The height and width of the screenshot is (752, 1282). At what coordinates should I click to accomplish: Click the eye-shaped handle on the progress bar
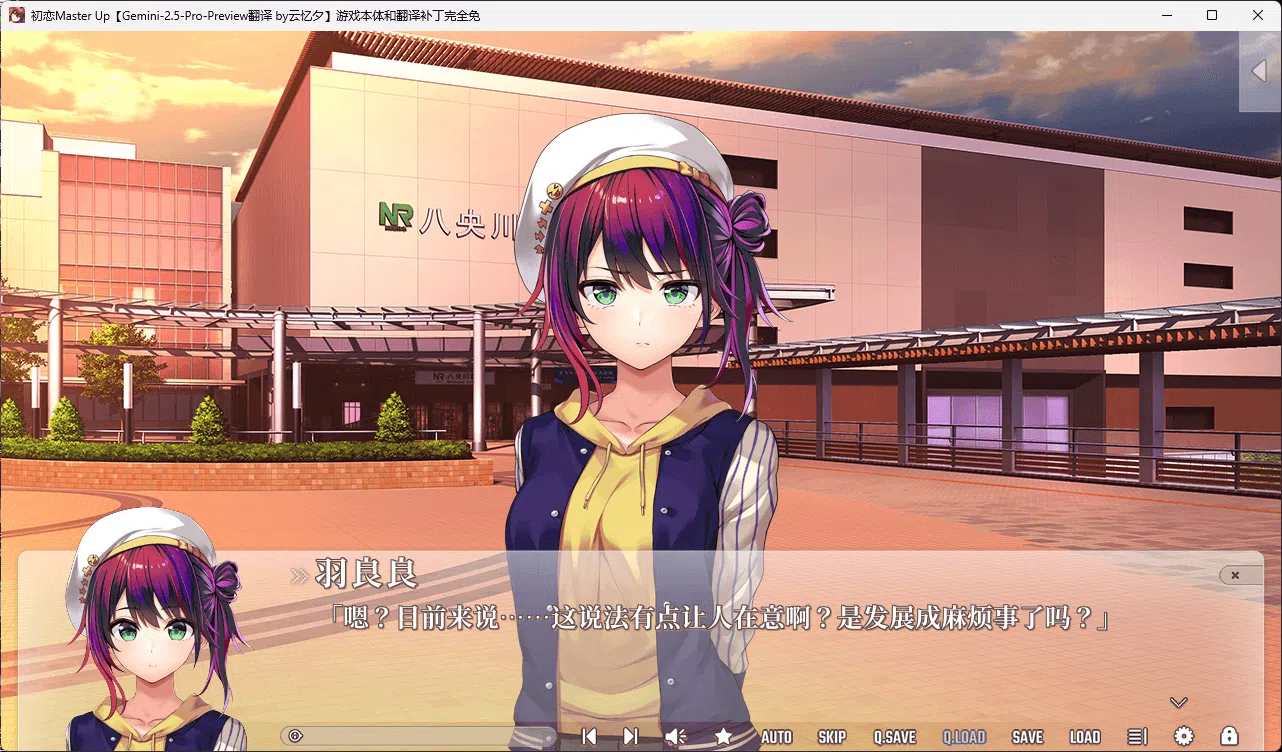pos(295,735)
